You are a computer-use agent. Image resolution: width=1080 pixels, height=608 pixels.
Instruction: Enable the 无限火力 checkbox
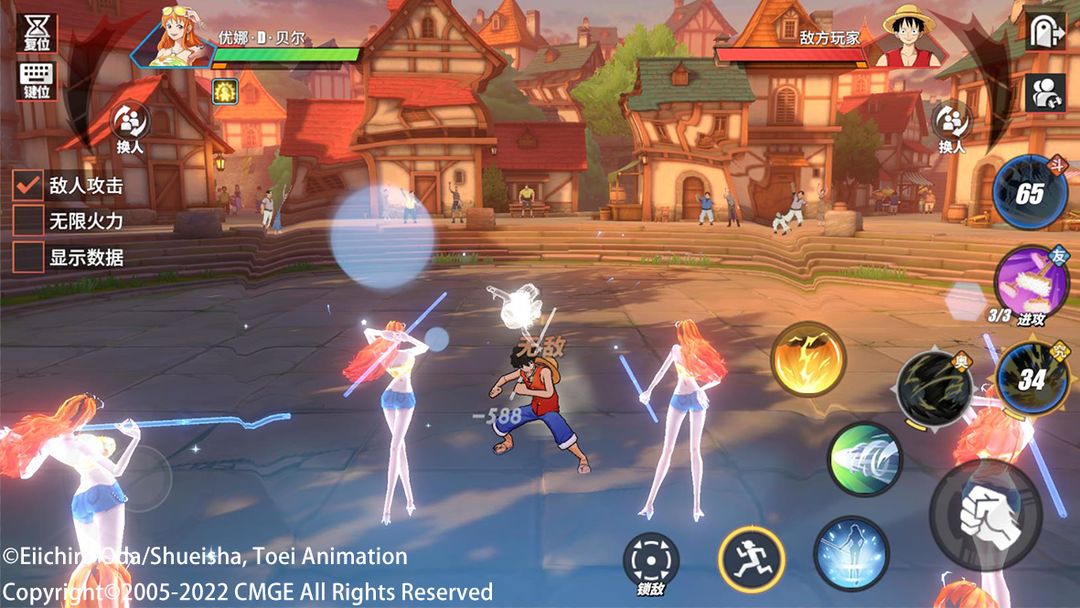pos(28,220)
